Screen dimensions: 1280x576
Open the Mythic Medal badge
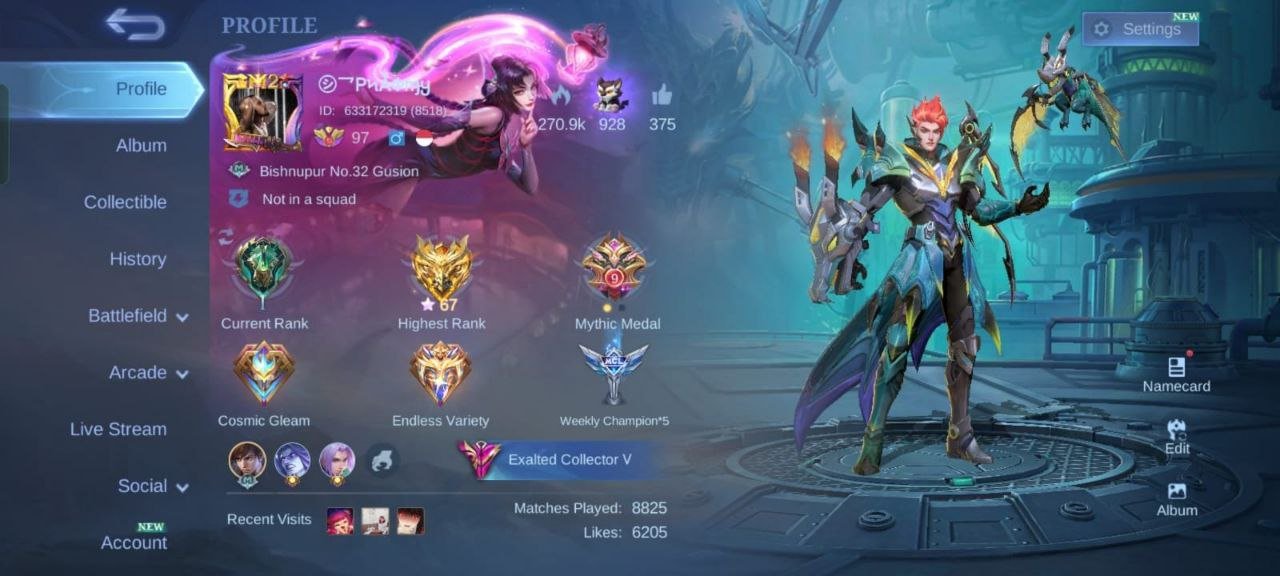coord(616,270)
